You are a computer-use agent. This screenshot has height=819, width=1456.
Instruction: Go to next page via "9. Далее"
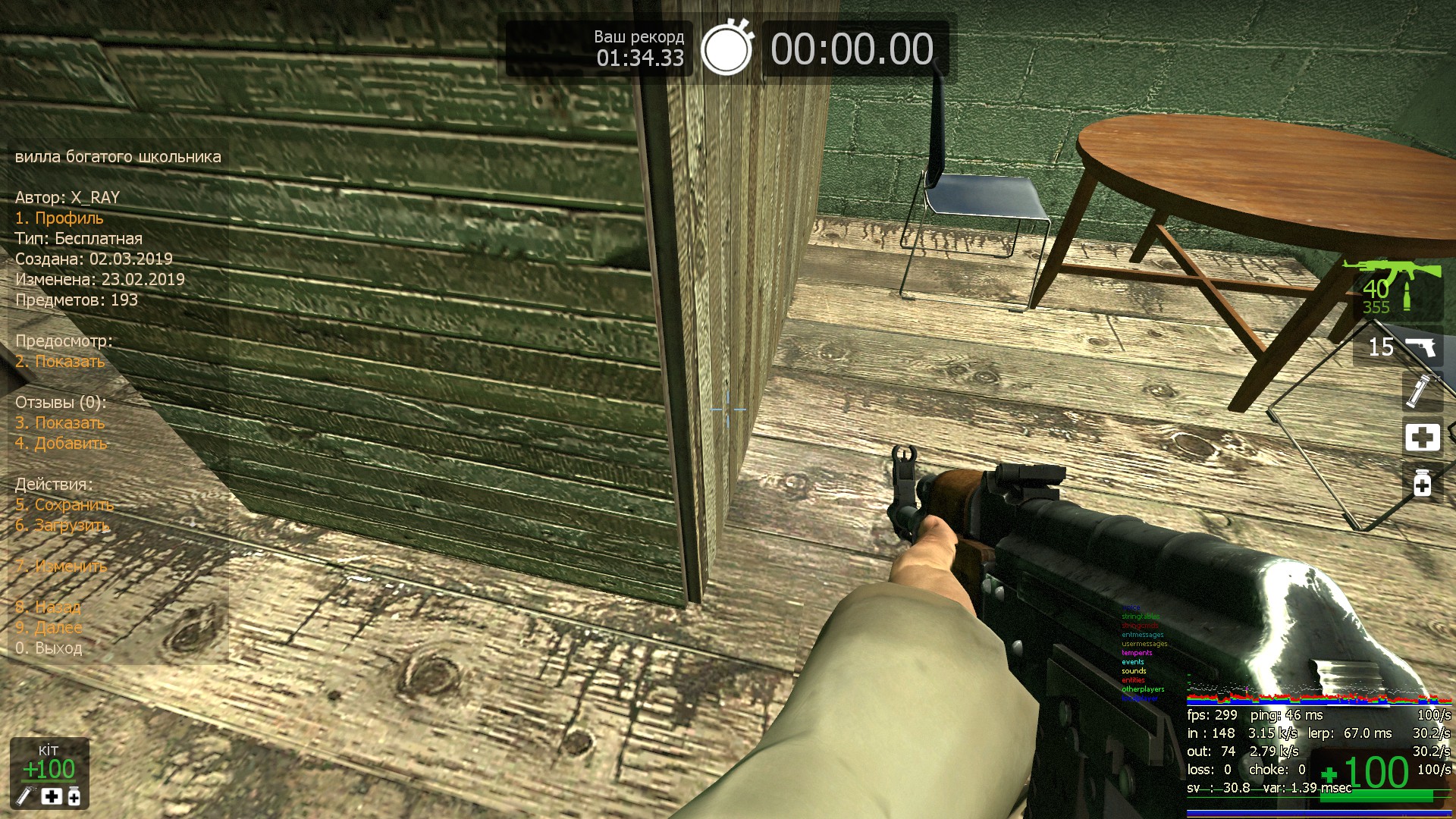click(x=49, y=628)
